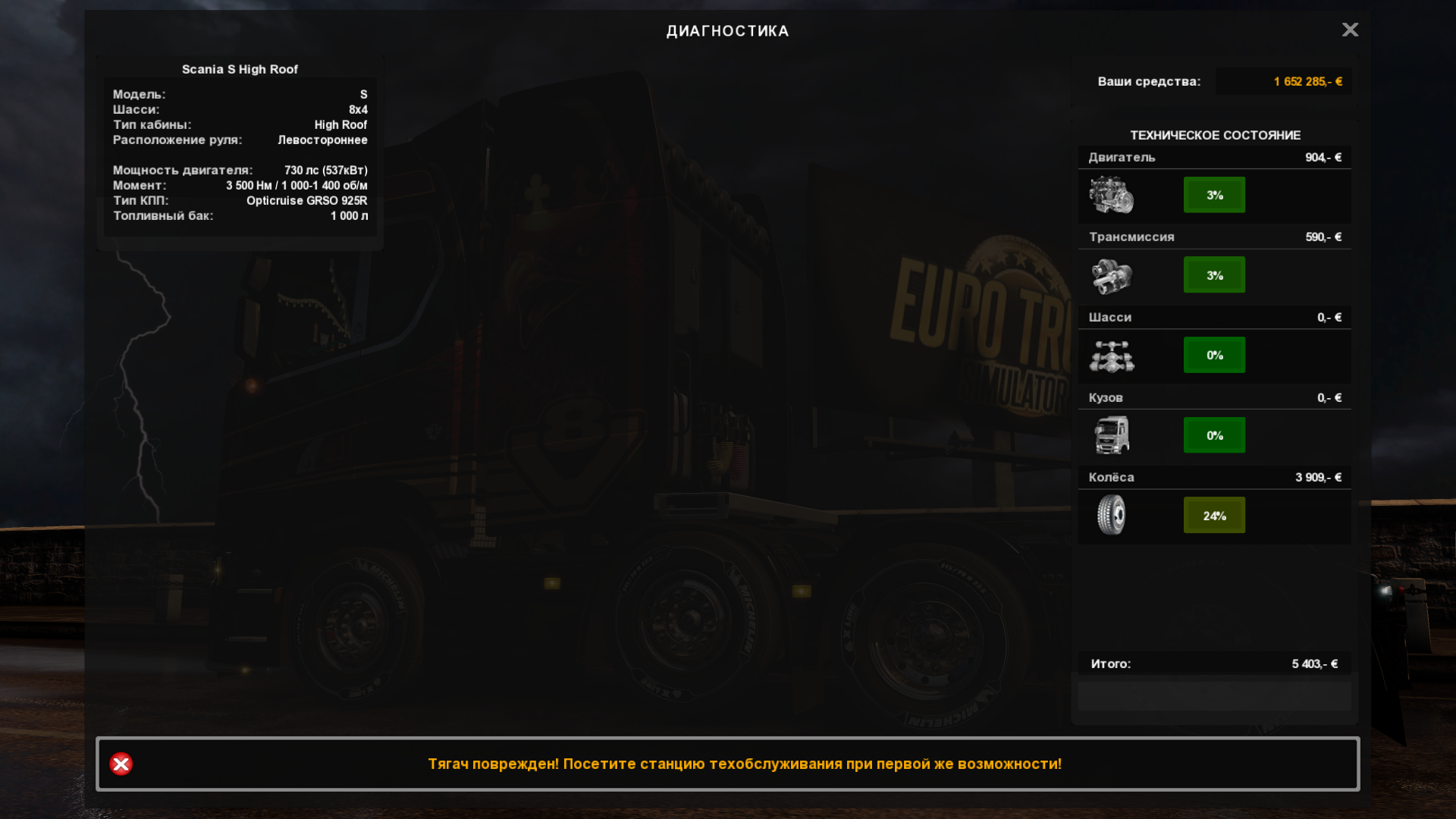This screenshot has height=819, width=1456.
Task: Select the wheels tire icon
Action: (1111, 515)
